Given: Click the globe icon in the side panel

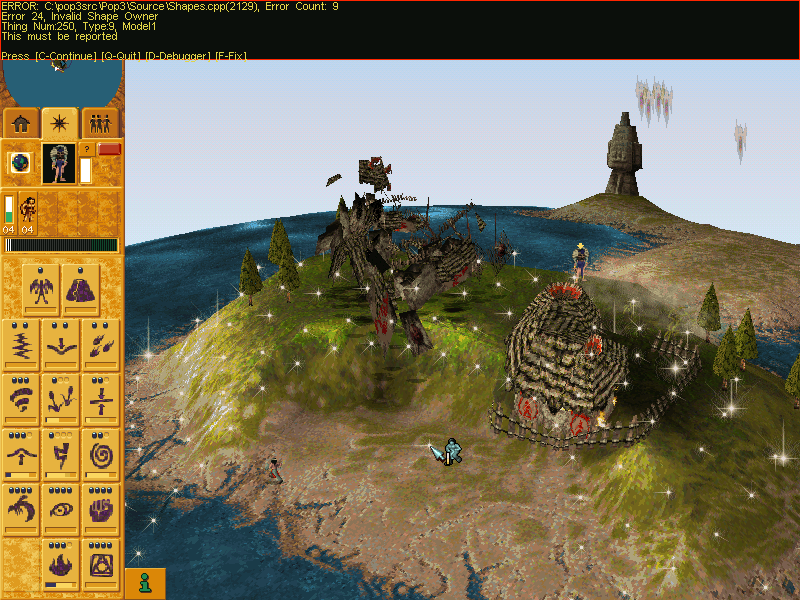Looking at the screenshot, I should [x=19, y=164].
